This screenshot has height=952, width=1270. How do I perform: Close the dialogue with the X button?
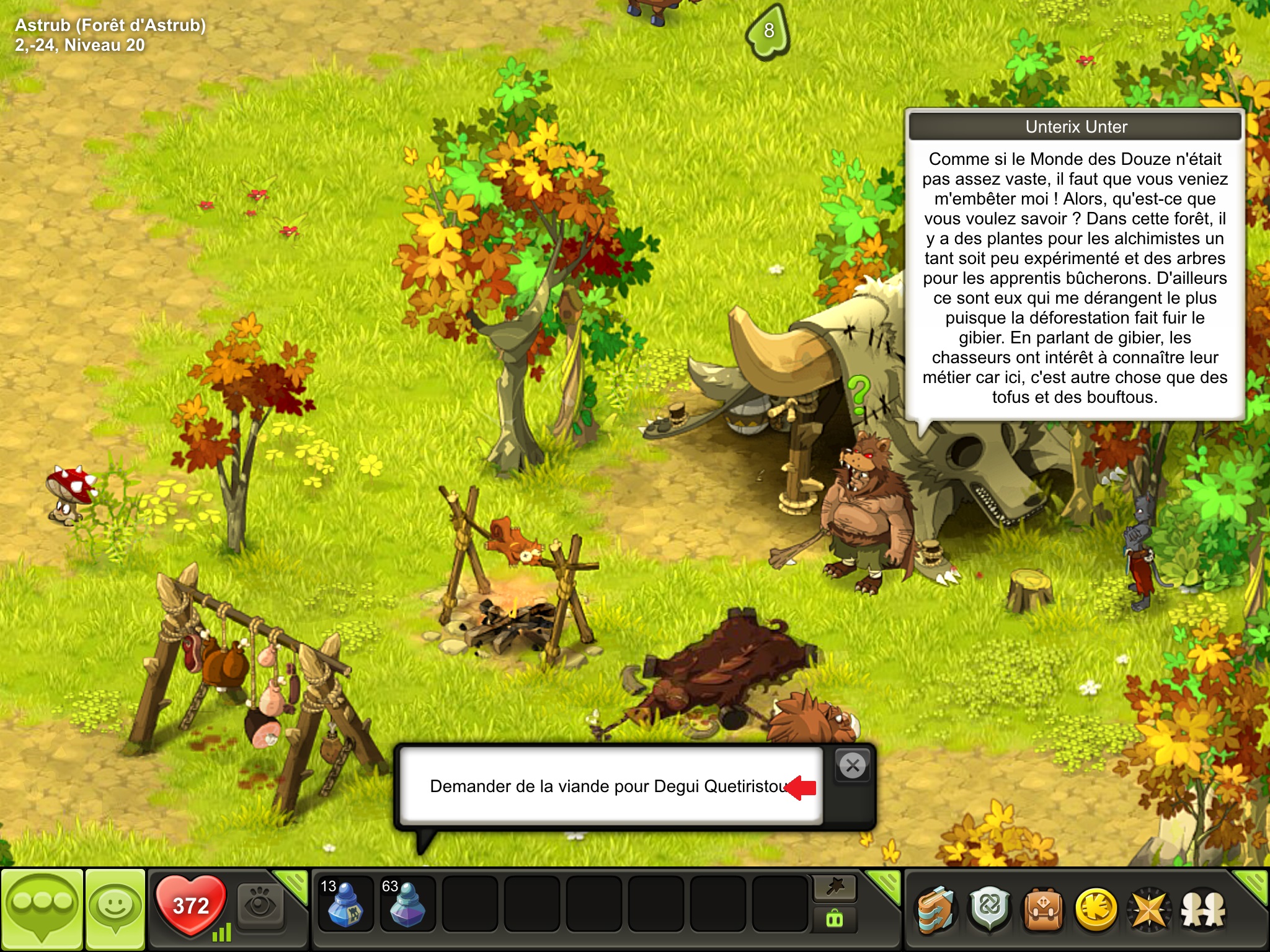coord(853,766)
